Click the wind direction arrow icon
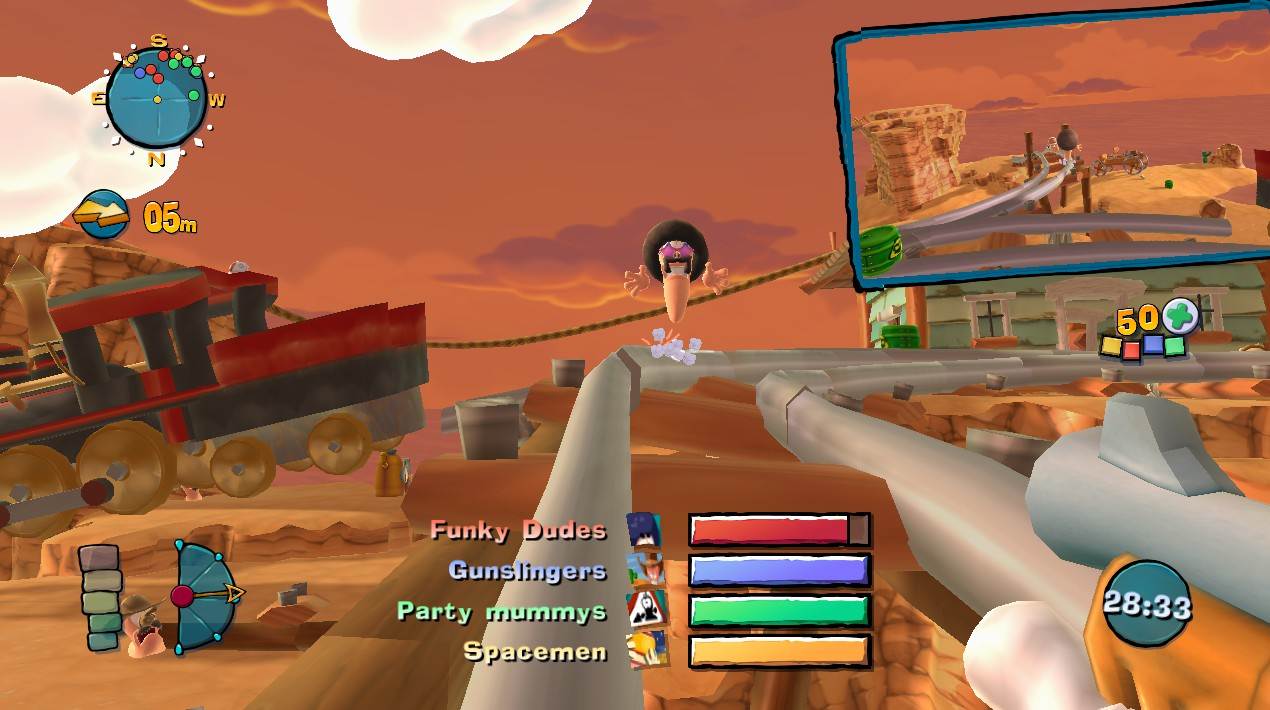Image resolution: width=1270 pixels, height=710 pixels. coord(103,214)
